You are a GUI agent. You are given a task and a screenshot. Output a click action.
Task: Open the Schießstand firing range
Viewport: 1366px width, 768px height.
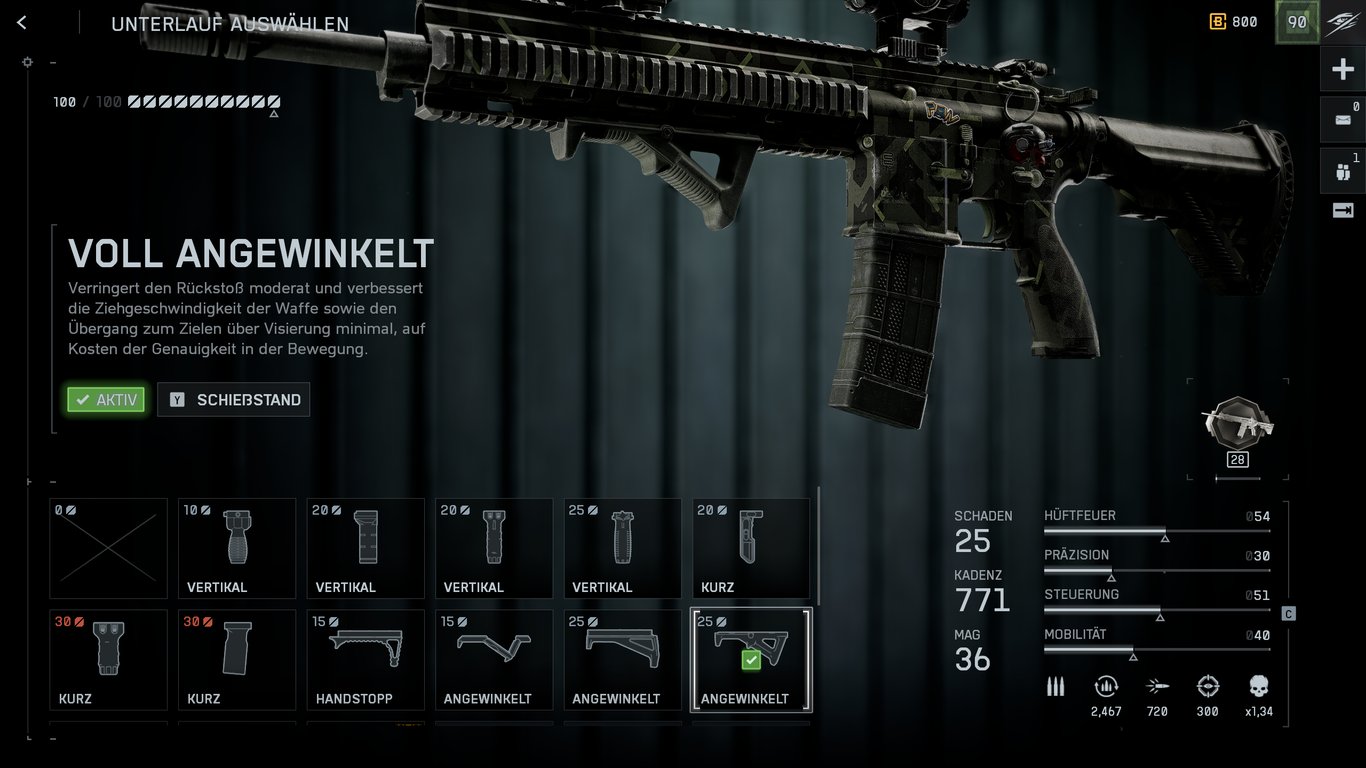pyautogui.click(x=233, y=400)
